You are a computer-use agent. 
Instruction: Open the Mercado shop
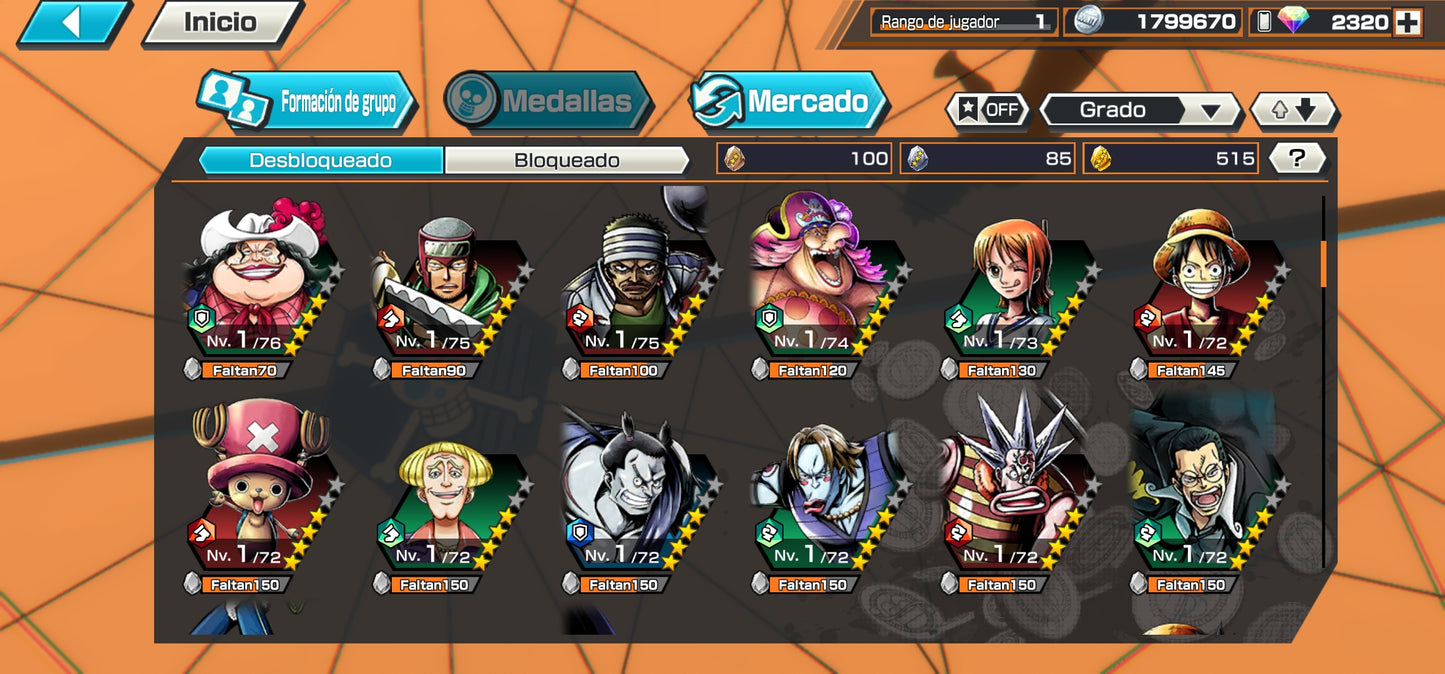pyautogui.click(x=789, y=101)
